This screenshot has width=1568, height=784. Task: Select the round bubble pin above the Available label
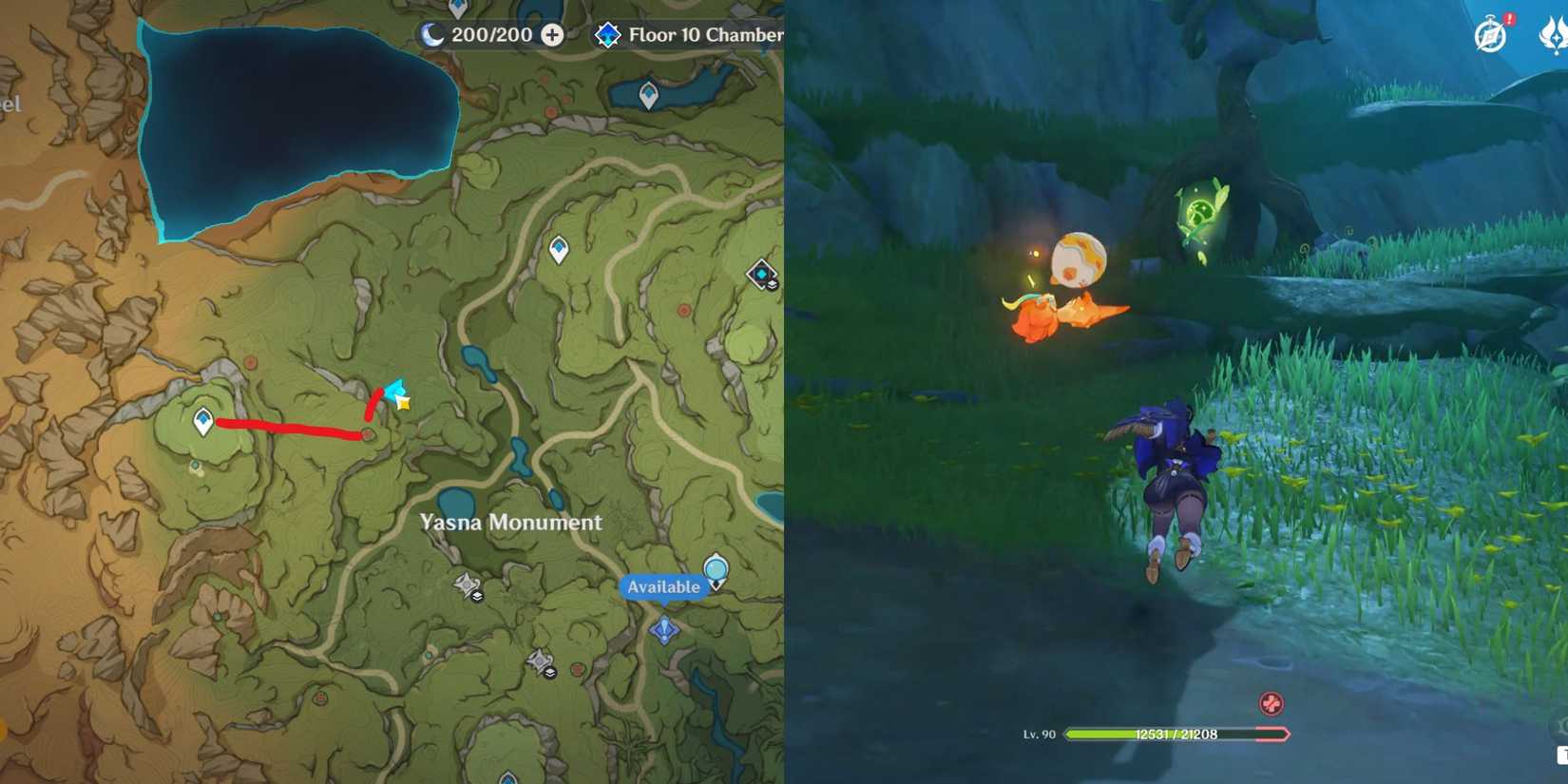click(x=716, y=567)
